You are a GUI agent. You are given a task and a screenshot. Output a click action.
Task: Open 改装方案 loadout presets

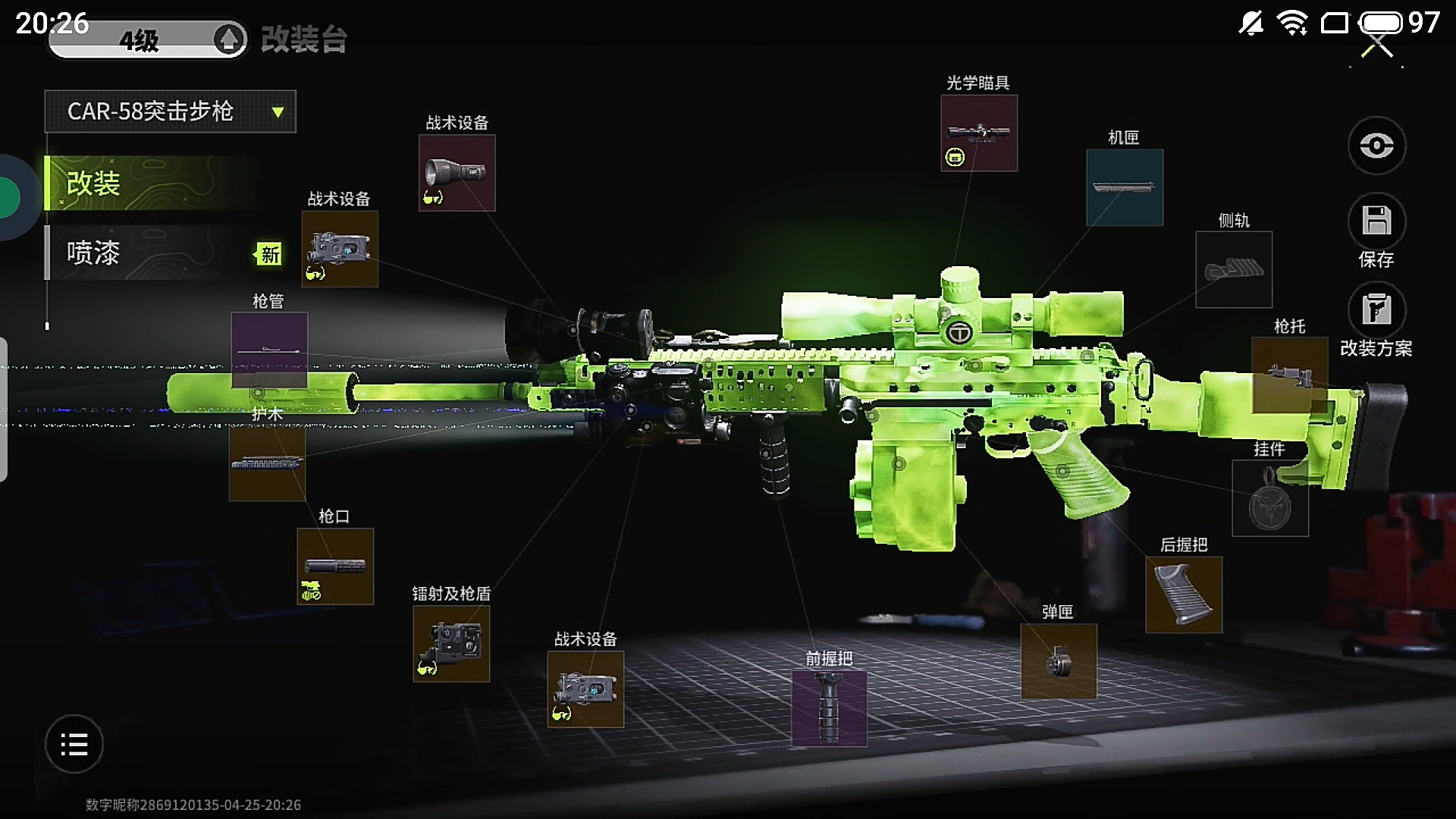click(x=1376, y=310)
